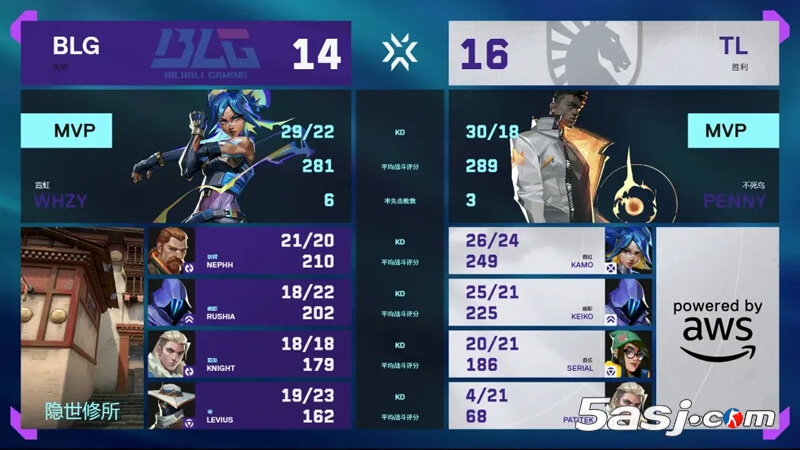Open PENNY's MVP panel for TL
This screenshot has width=800, height=450.
click(x=613, y=156)
